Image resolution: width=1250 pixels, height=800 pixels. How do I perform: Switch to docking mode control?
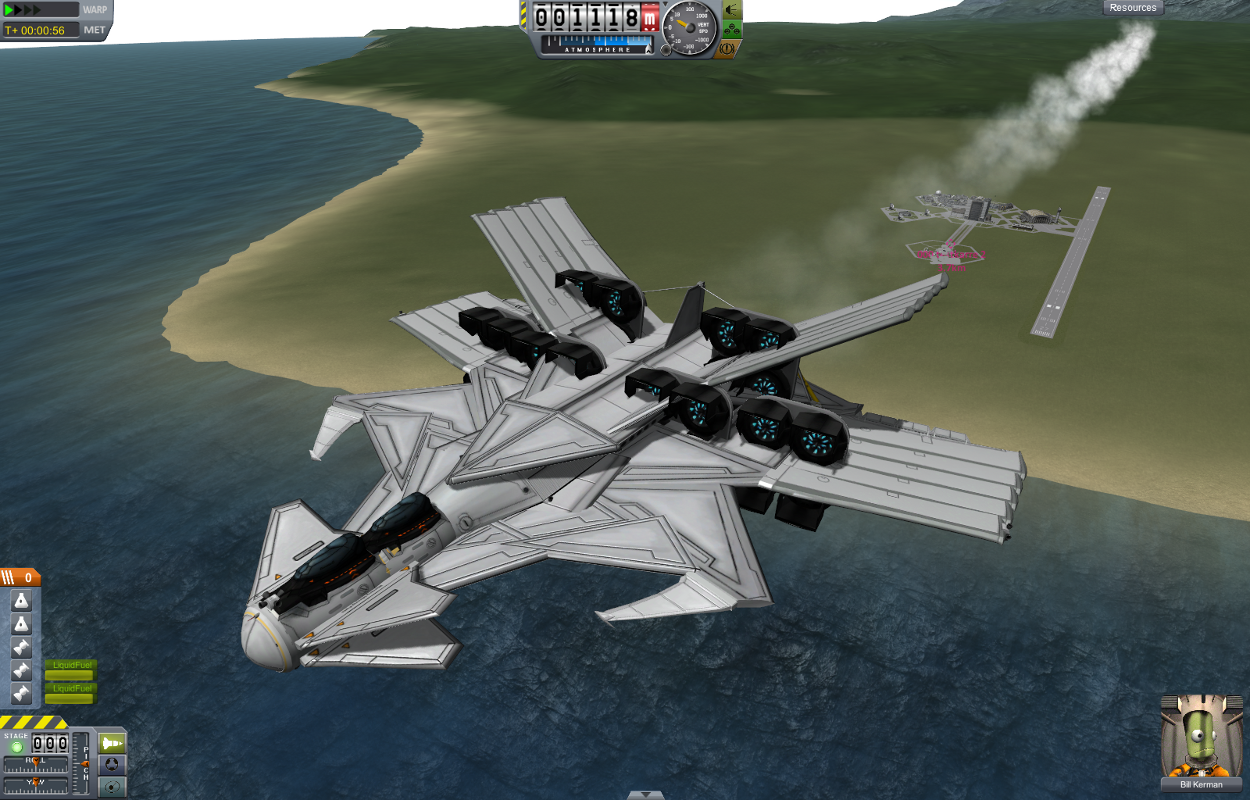pos(112,765)
